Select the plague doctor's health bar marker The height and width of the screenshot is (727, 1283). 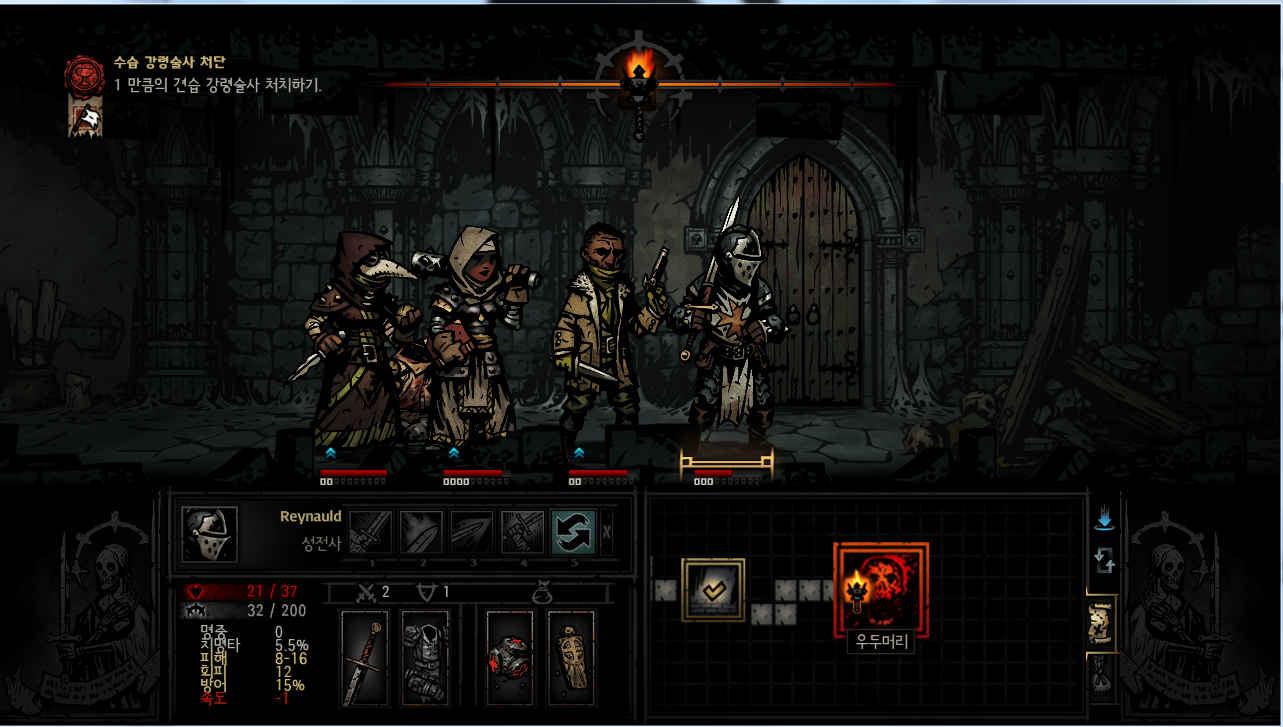pyautogui.click(x=352, y=472)
